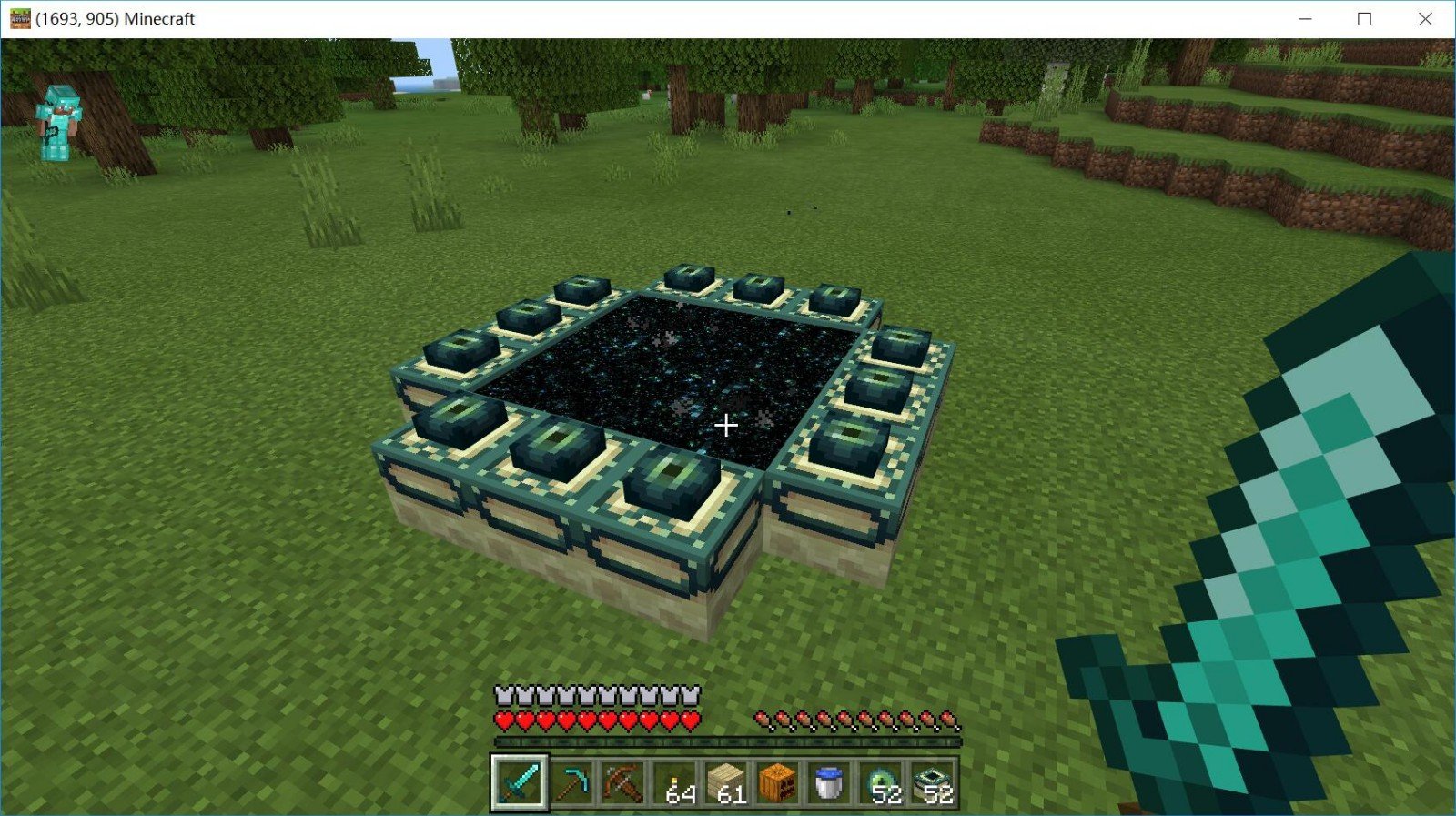Minimize the Minecraft window
1456x816 pixels.
click(x=1305, y=19)
